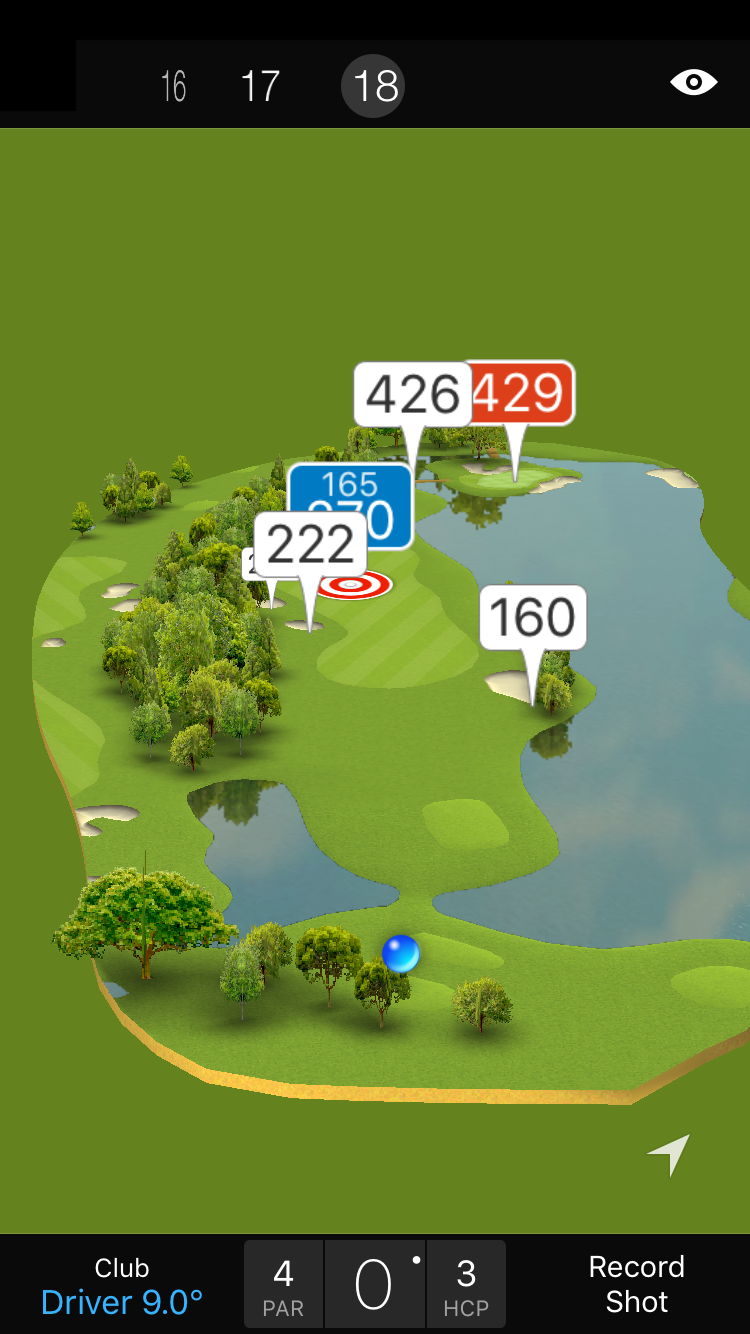Image resolution: width=750 pixels, height=1334 pixels.
Task: Open the HCP 3 info box
Action: (466, 1286)
